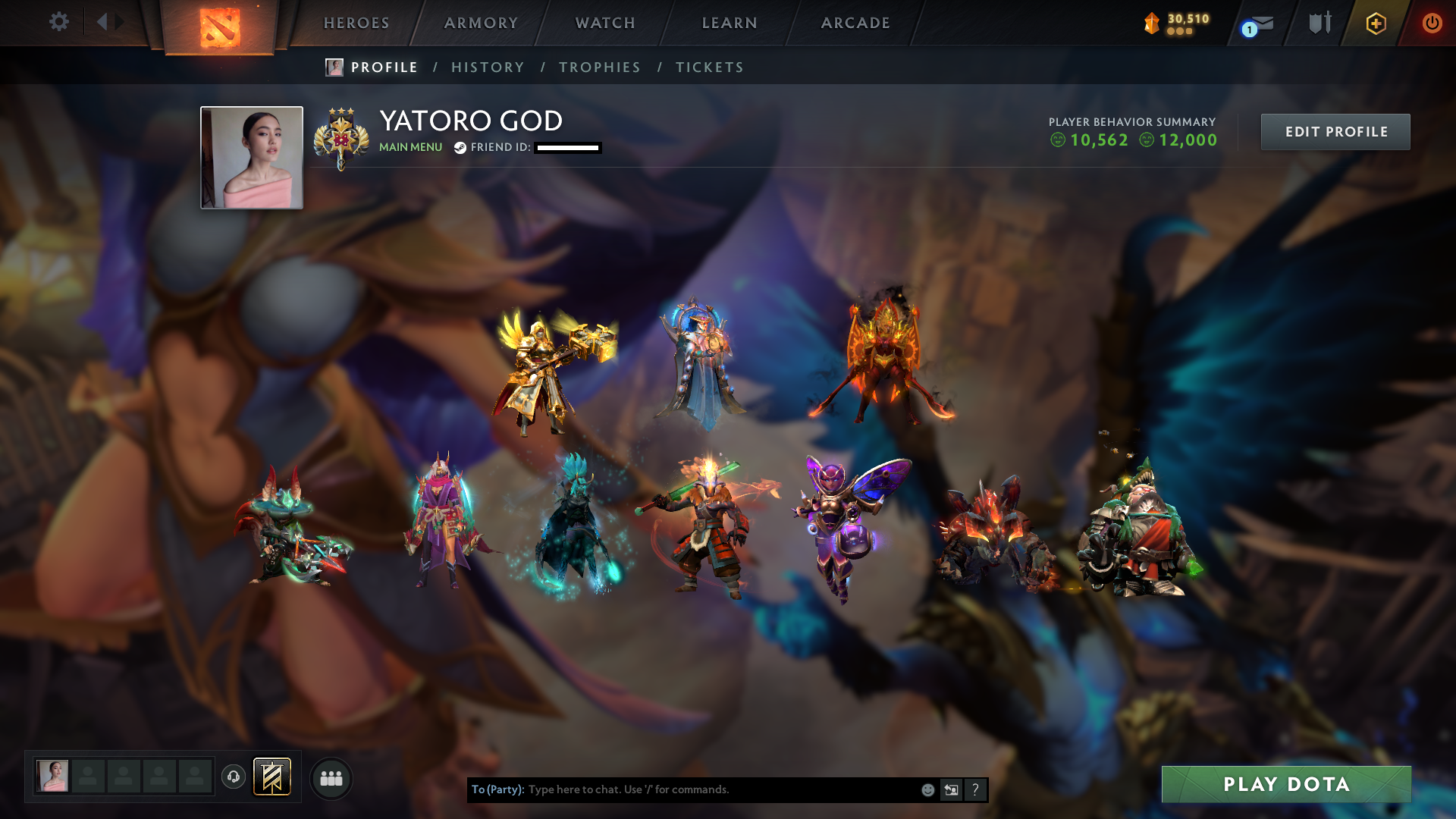This screenshot has width=1456, height=819.
Task: Open the Dota Plus hexagon icon
Action: tap(1376, 24)
